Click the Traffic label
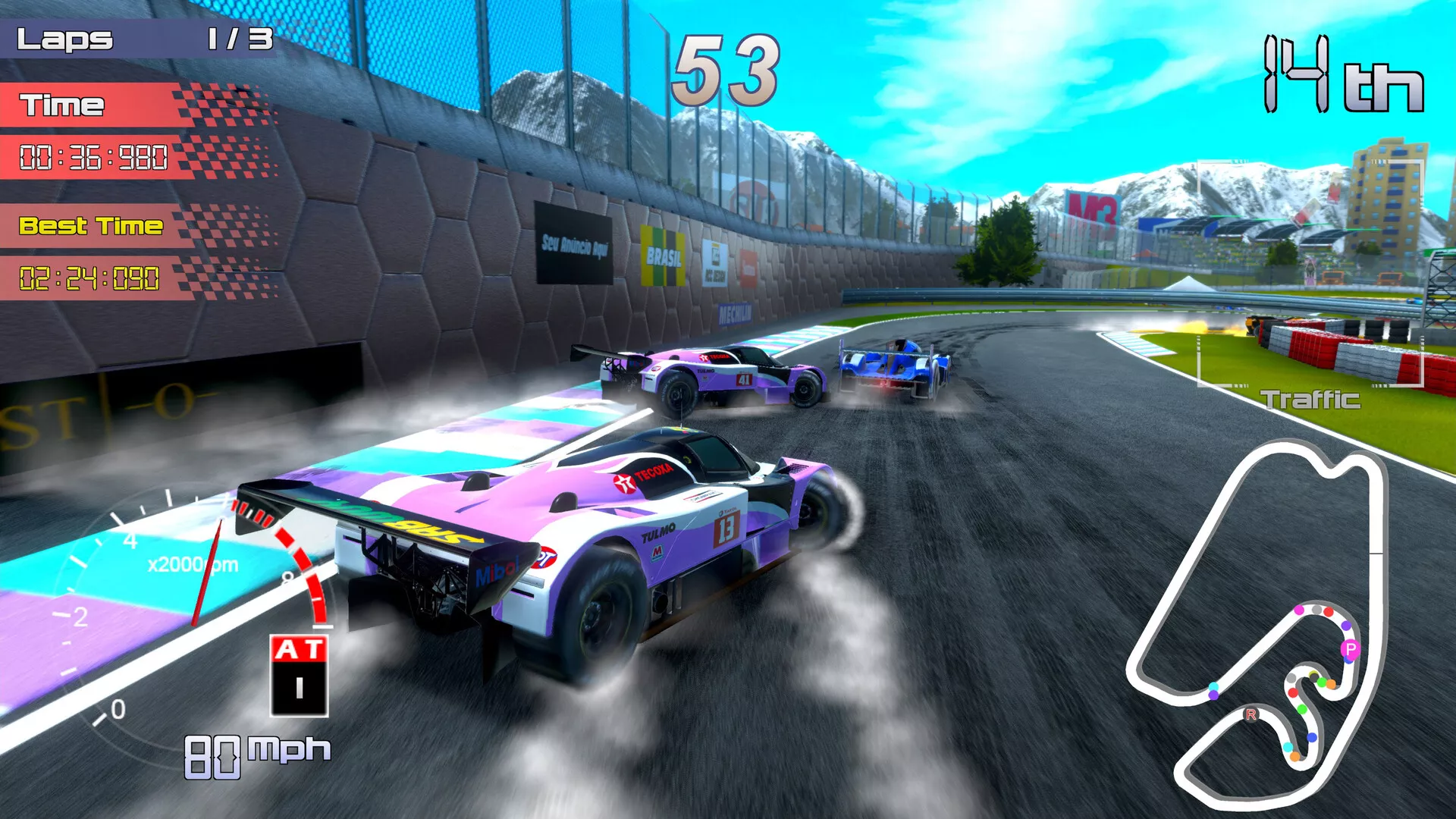This screenshot has width=1456, height=819. (x=1310, y=400)
